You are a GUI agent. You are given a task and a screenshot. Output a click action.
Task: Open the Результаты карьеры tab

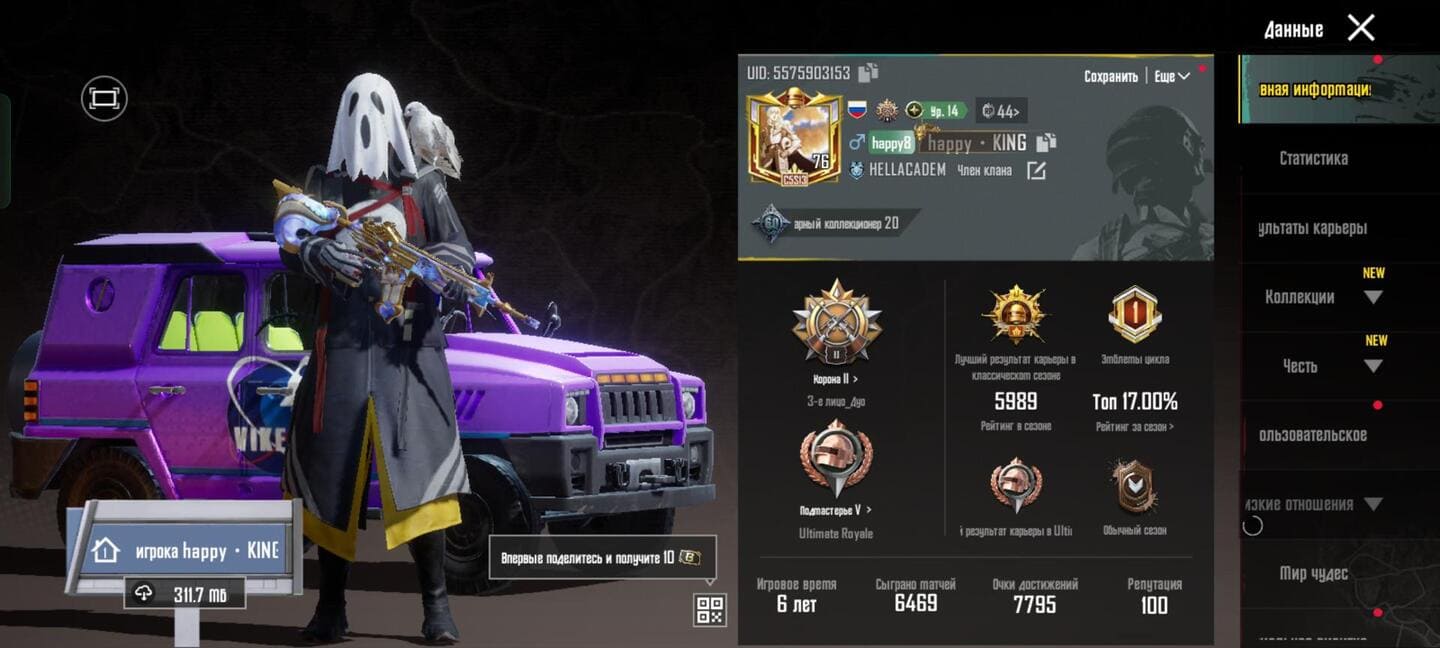1313,228
